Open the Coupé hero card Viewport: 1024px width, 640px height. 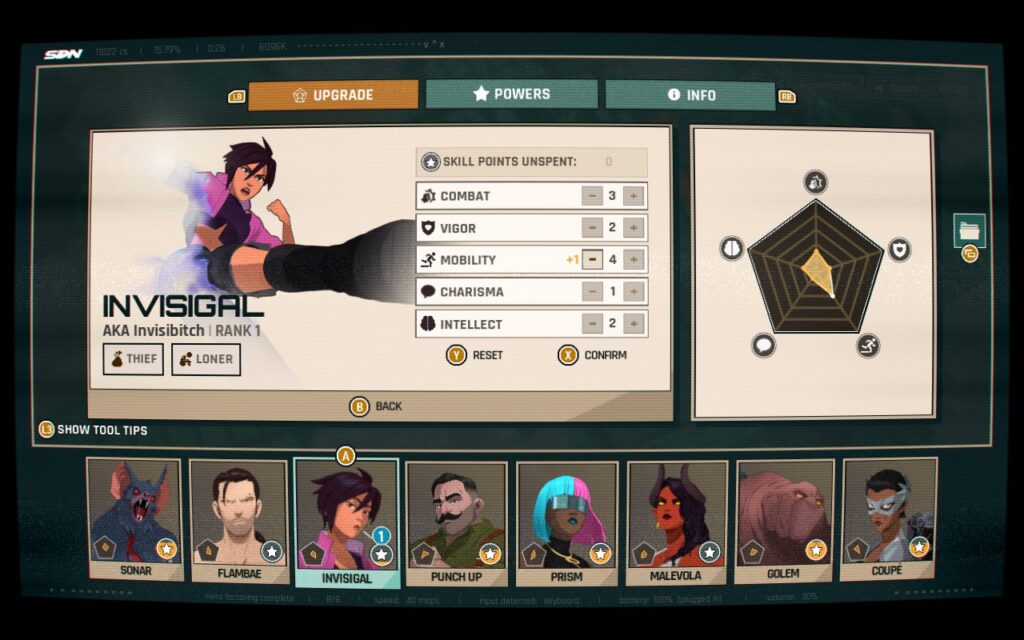pos(889,518)
